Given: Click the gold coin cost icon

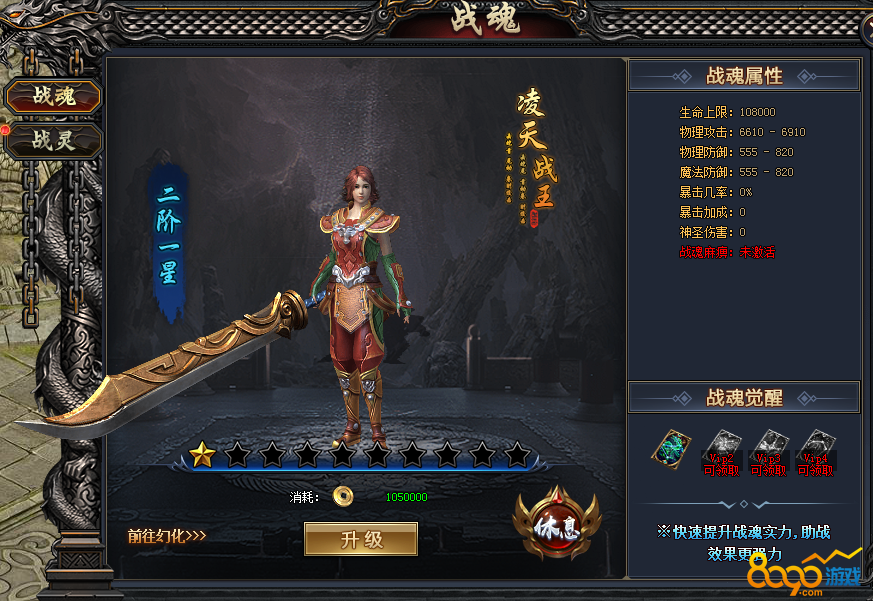Looking at the screenshot, I should click(344, 497).
